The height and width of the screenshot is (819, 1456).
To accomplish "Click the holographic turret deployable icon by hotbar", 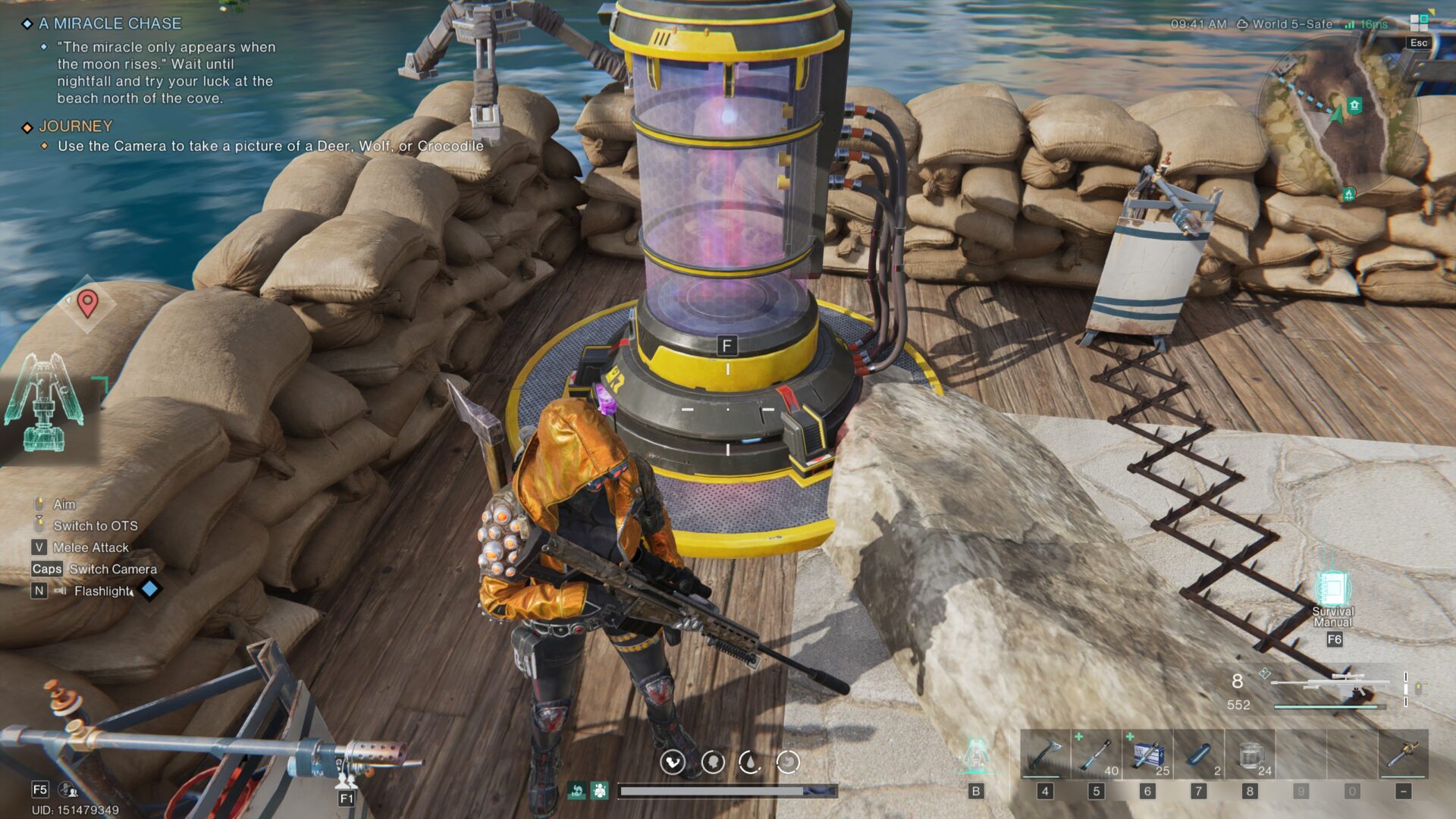I will pyautogui.click(x=976, y=755).
